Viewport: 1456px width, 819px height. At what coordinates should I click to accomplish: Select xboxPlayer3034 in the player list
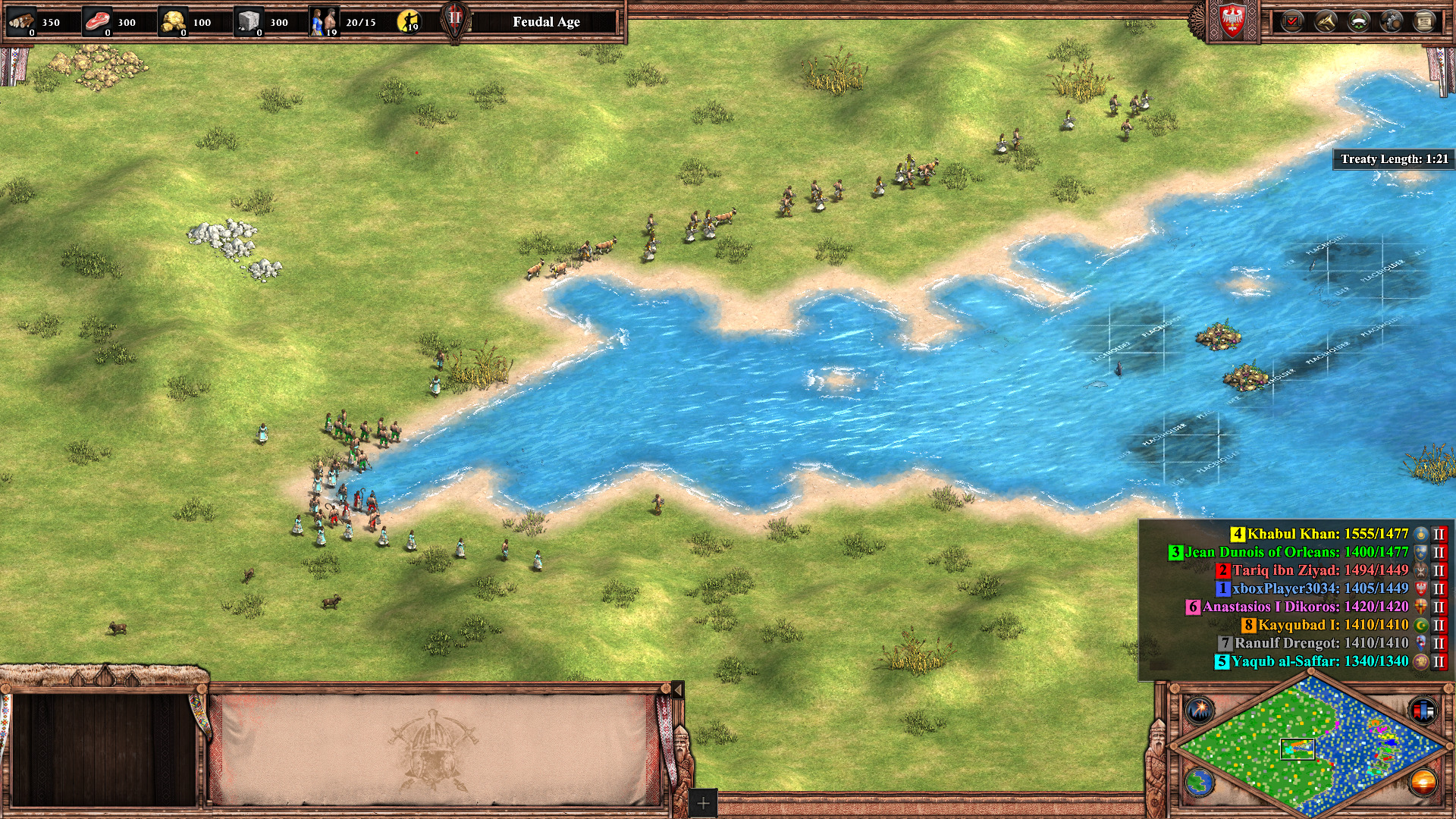coord(1319,588)
